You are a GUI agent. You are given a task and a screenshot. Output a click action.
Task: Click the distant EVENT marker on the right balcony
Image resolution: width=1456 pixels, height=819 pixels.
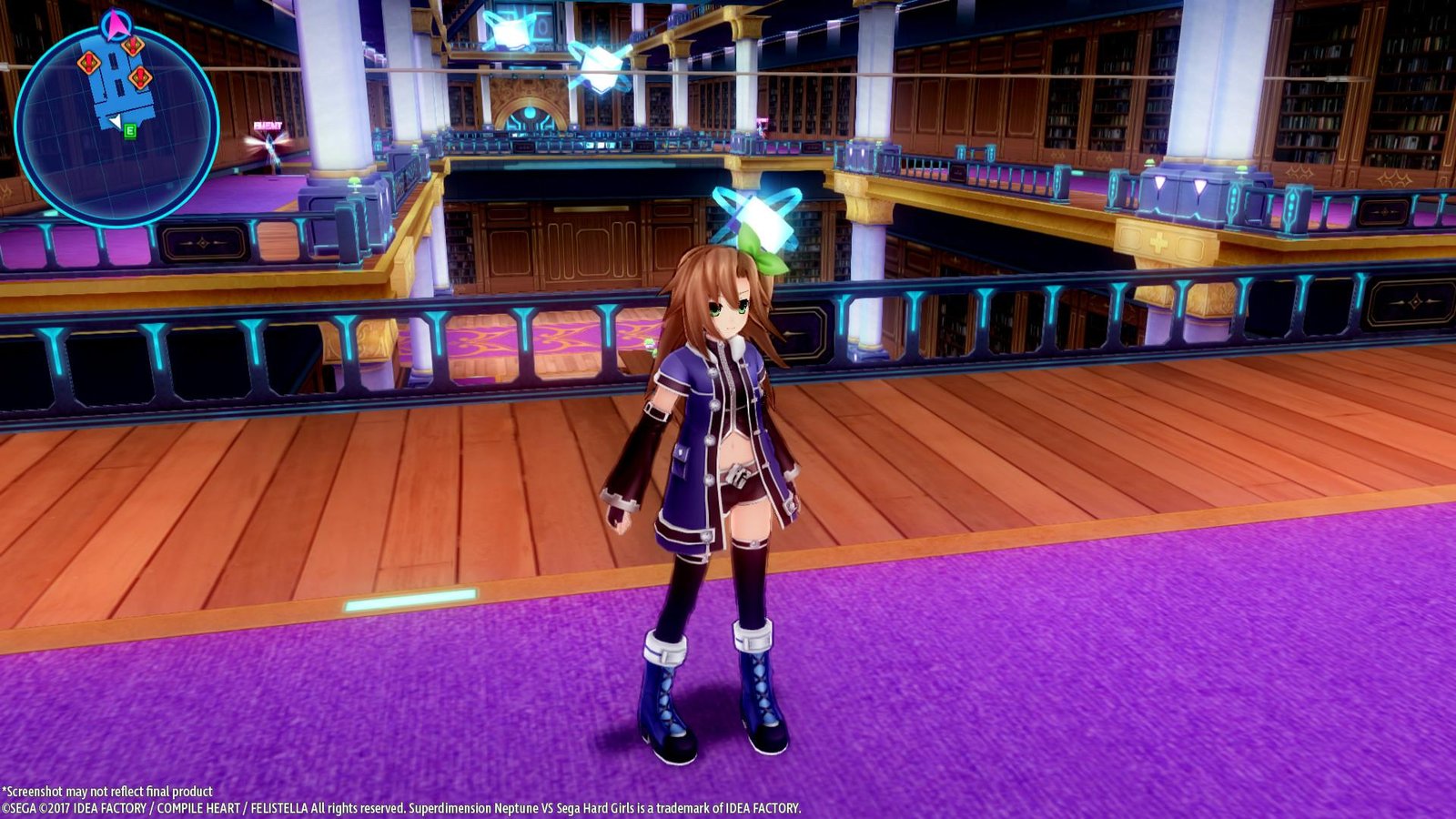click(x=763, y=124)
